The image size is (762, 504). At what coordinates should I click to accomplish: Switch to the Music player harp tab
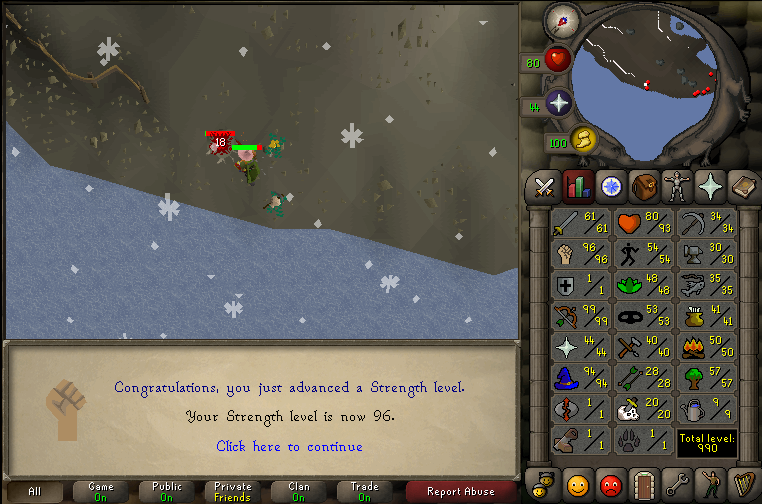tap(742, 484)
